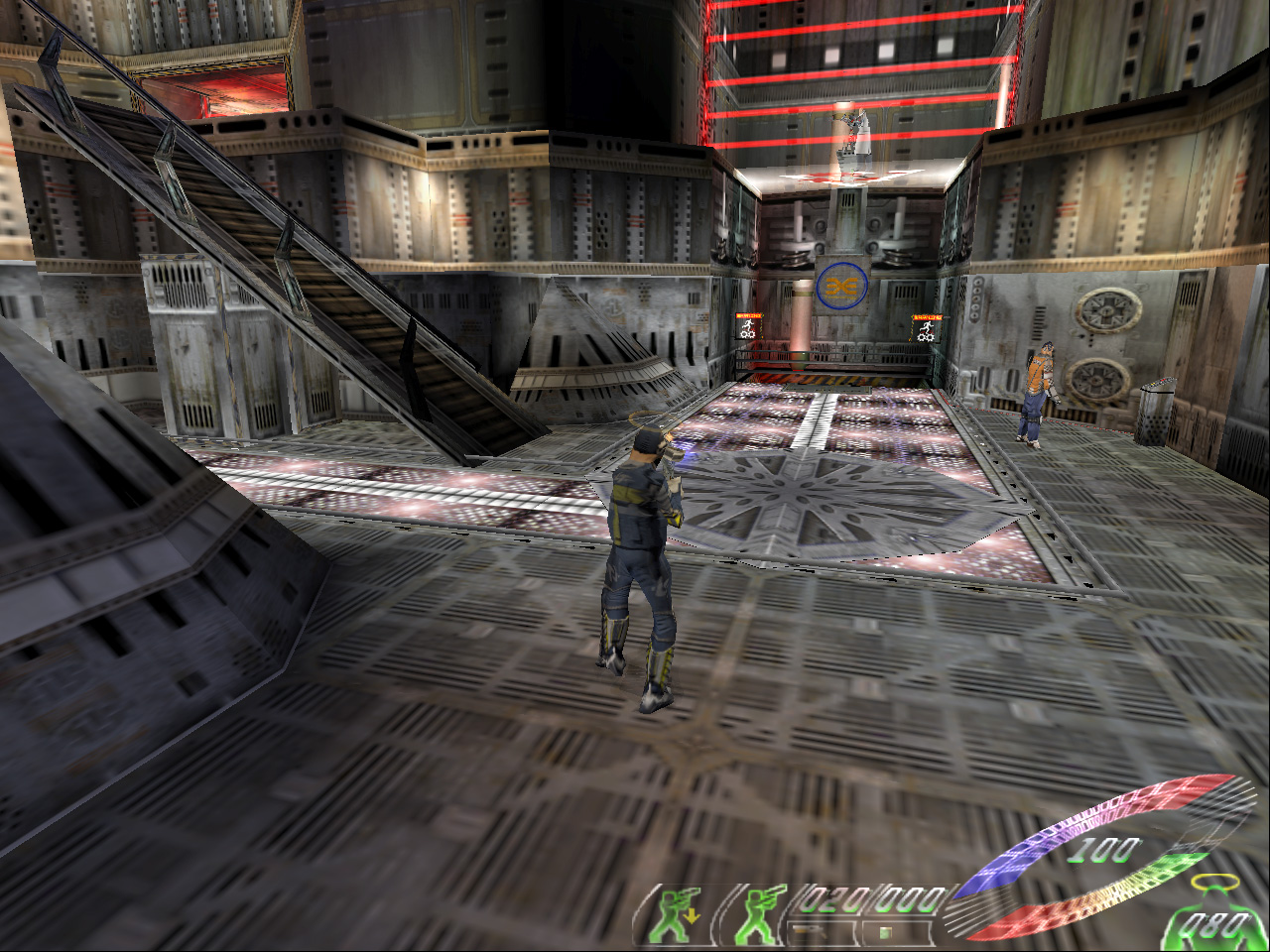Click the standing shooter stance icon

759,917
